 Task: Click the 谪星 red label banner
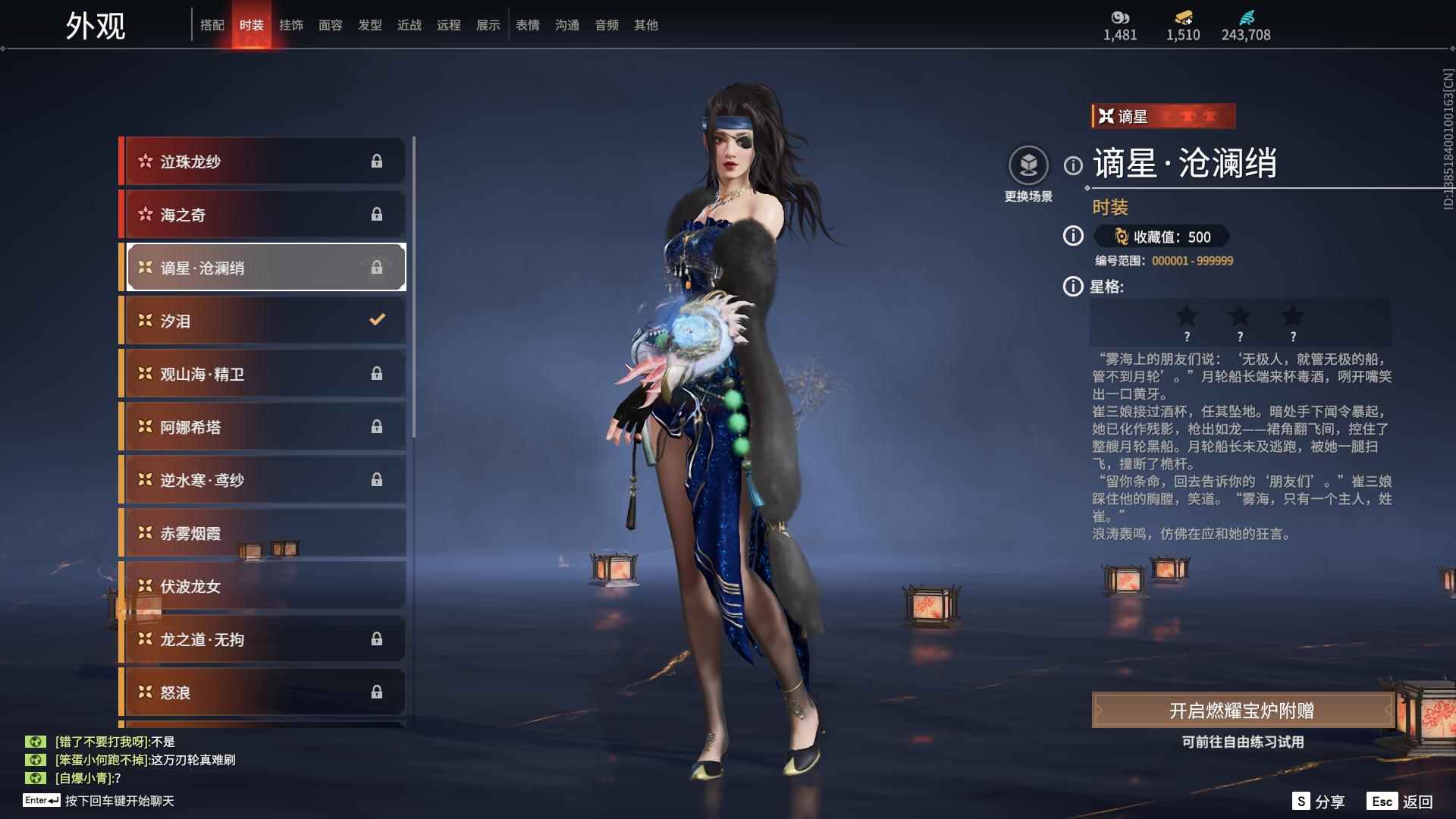tap(1164, 116)
